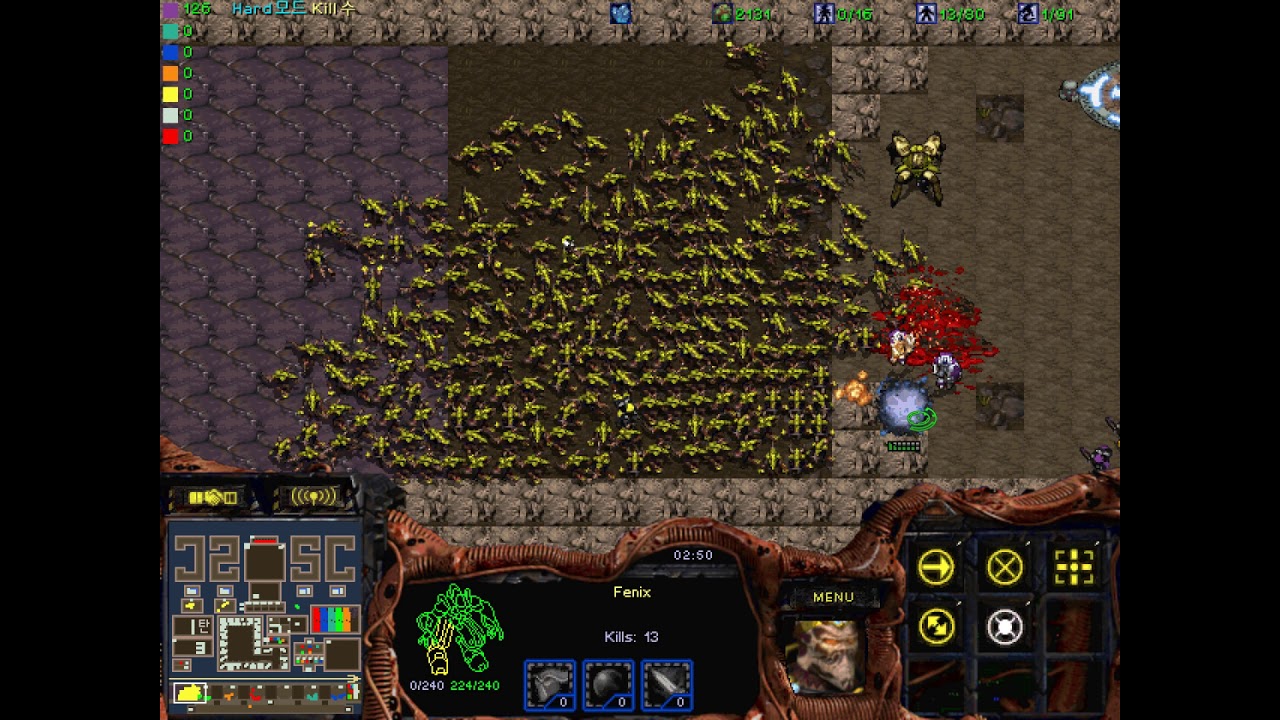Click the green Fenix wireframe

point(459,628)
